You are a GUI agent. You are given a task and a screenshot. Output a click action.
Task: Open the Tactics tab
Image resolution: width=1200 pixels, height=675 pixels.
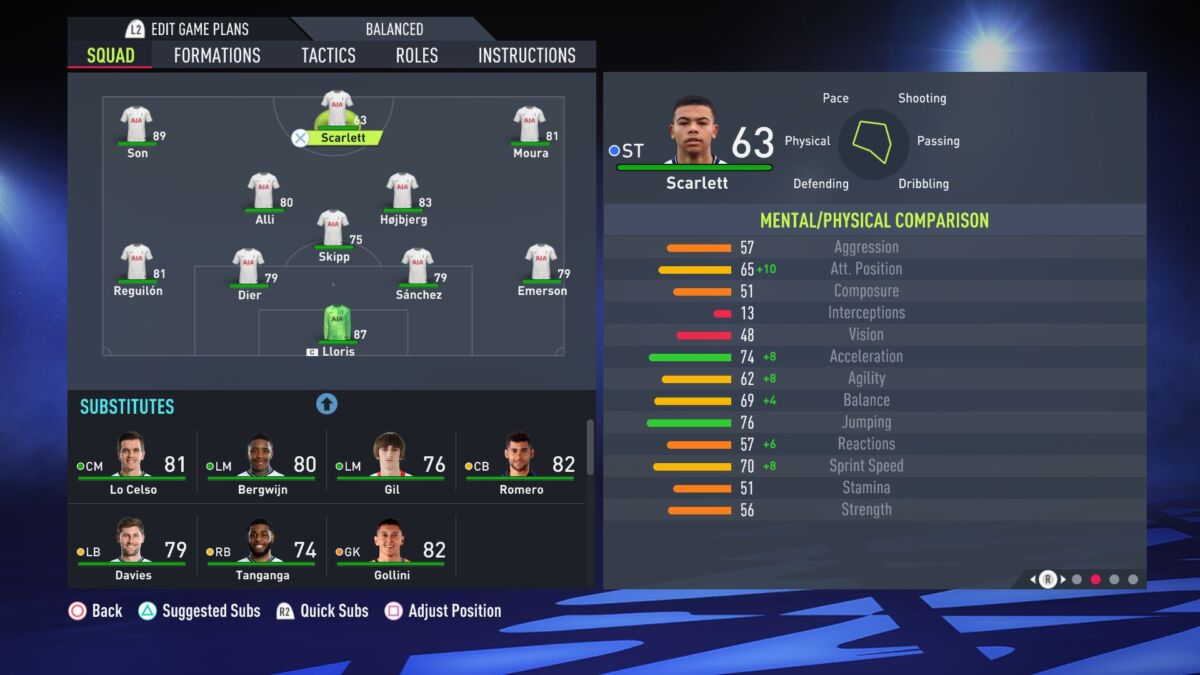(328, 55)
